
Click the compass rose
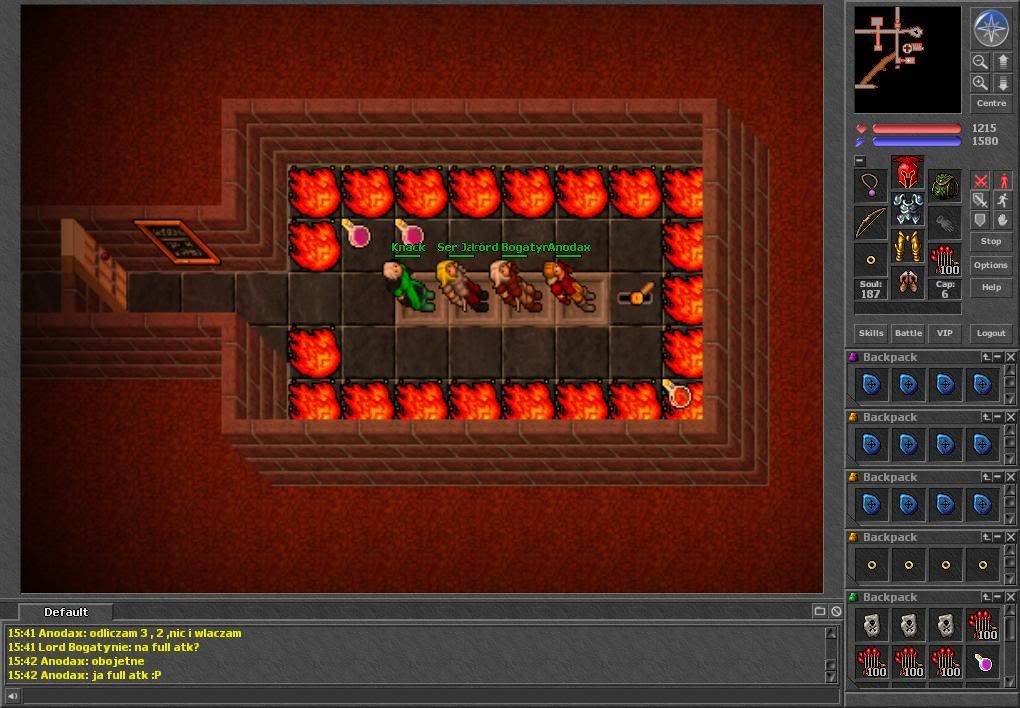point(990,29)
